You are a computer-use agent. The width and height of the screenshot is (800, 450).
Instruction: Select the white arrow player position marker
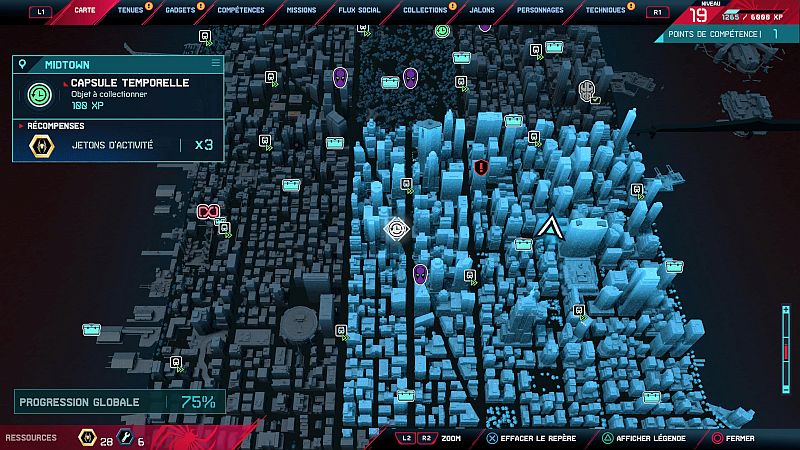[x=548, y=227]
